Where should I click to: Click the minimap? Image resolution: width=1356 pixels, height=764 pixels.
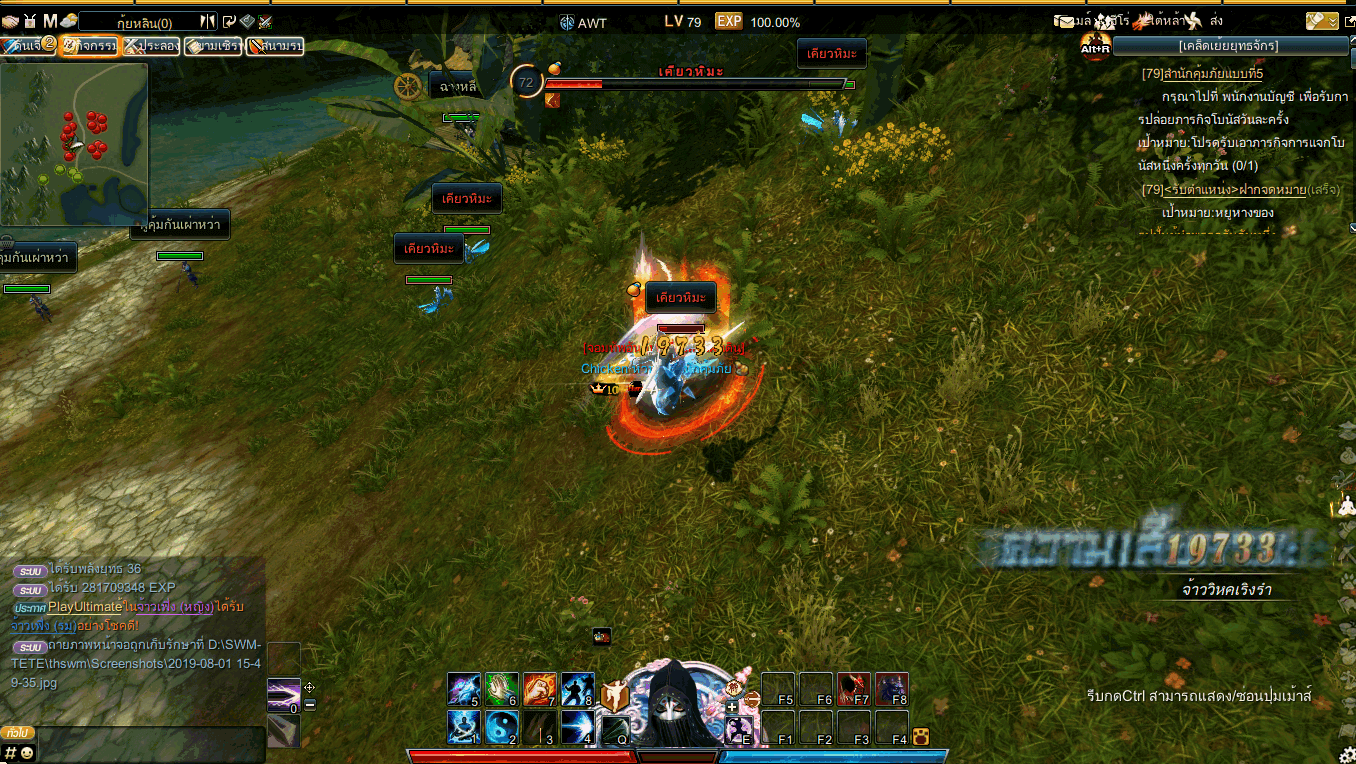74,144
